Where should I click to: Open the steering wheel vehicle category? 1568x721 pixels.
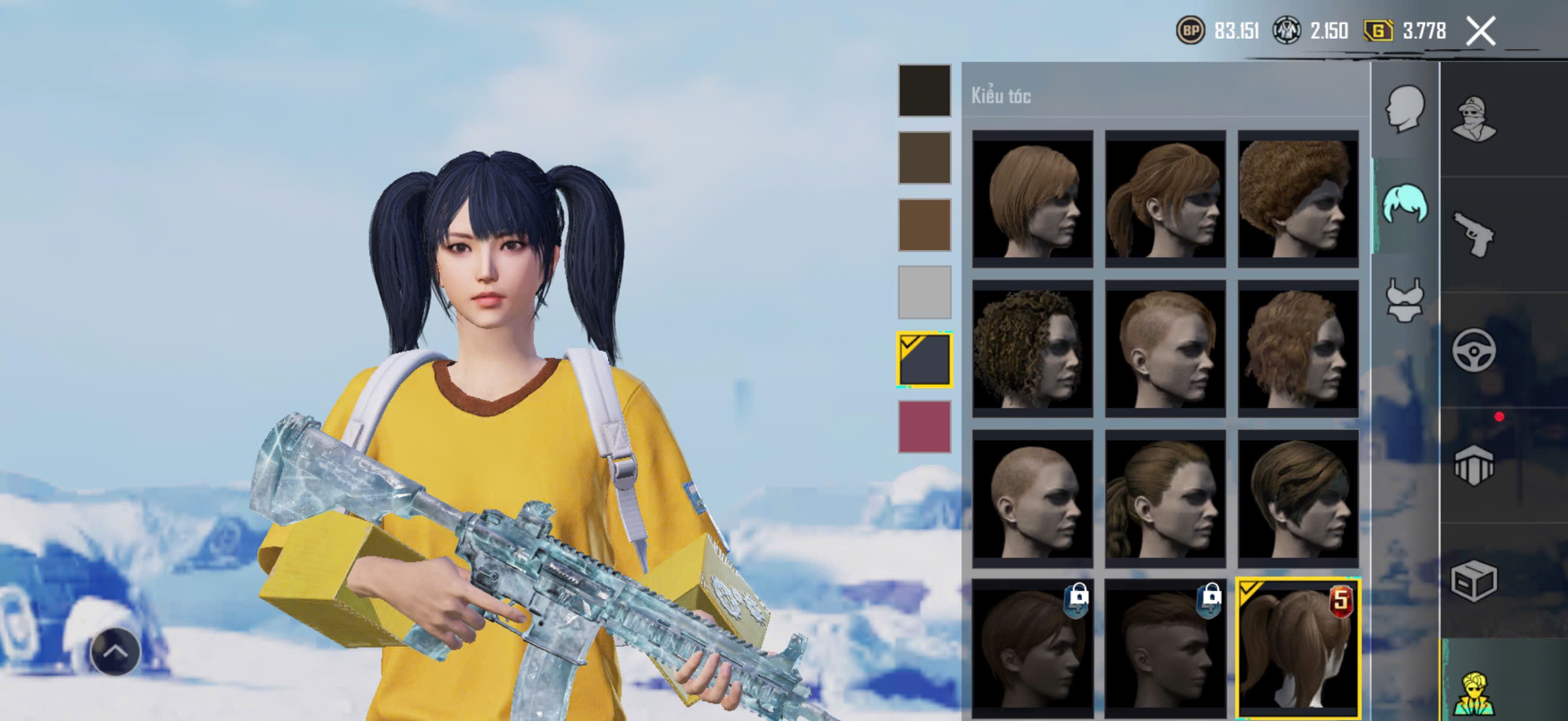[1474, 350]
